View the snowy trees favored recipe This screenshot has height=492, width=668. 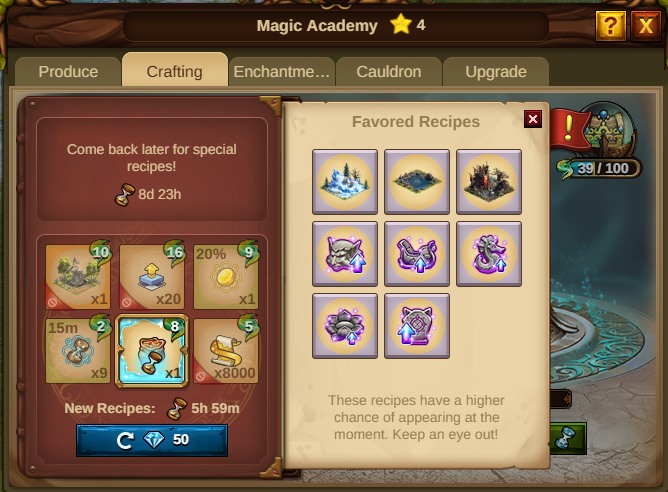(345, 181)
